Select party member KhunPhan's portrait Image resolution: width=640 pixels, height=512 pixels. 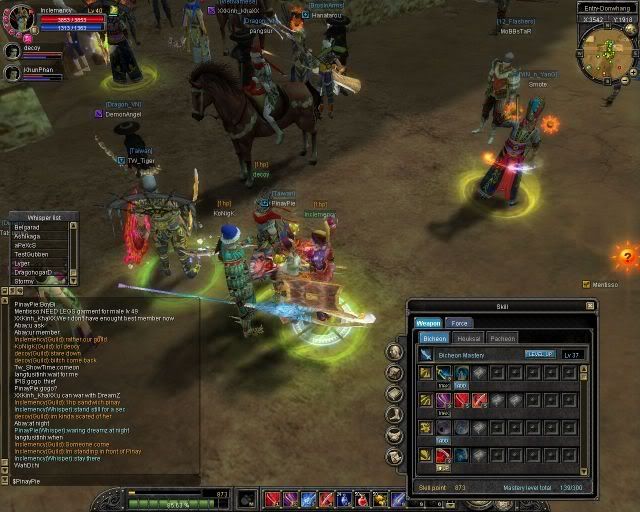(13, 73)
